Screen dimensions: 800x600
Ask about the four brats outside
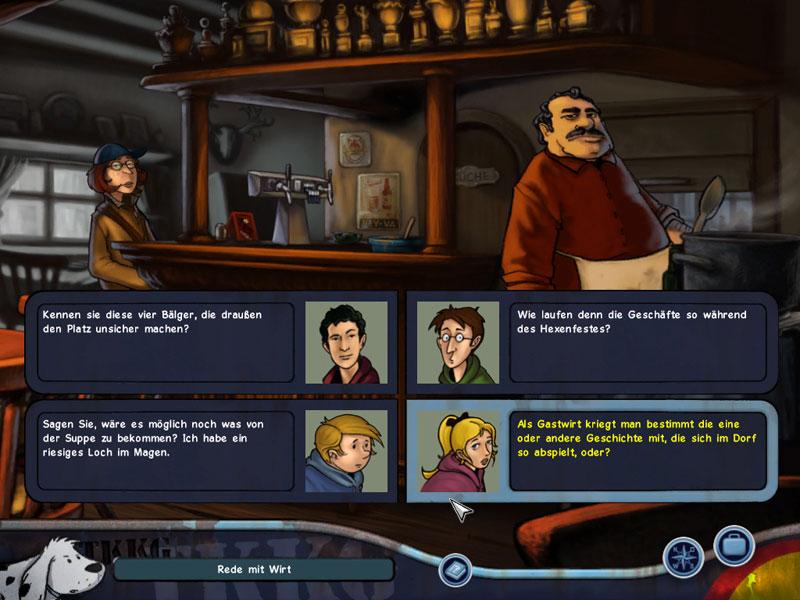(x=166, y=342)
